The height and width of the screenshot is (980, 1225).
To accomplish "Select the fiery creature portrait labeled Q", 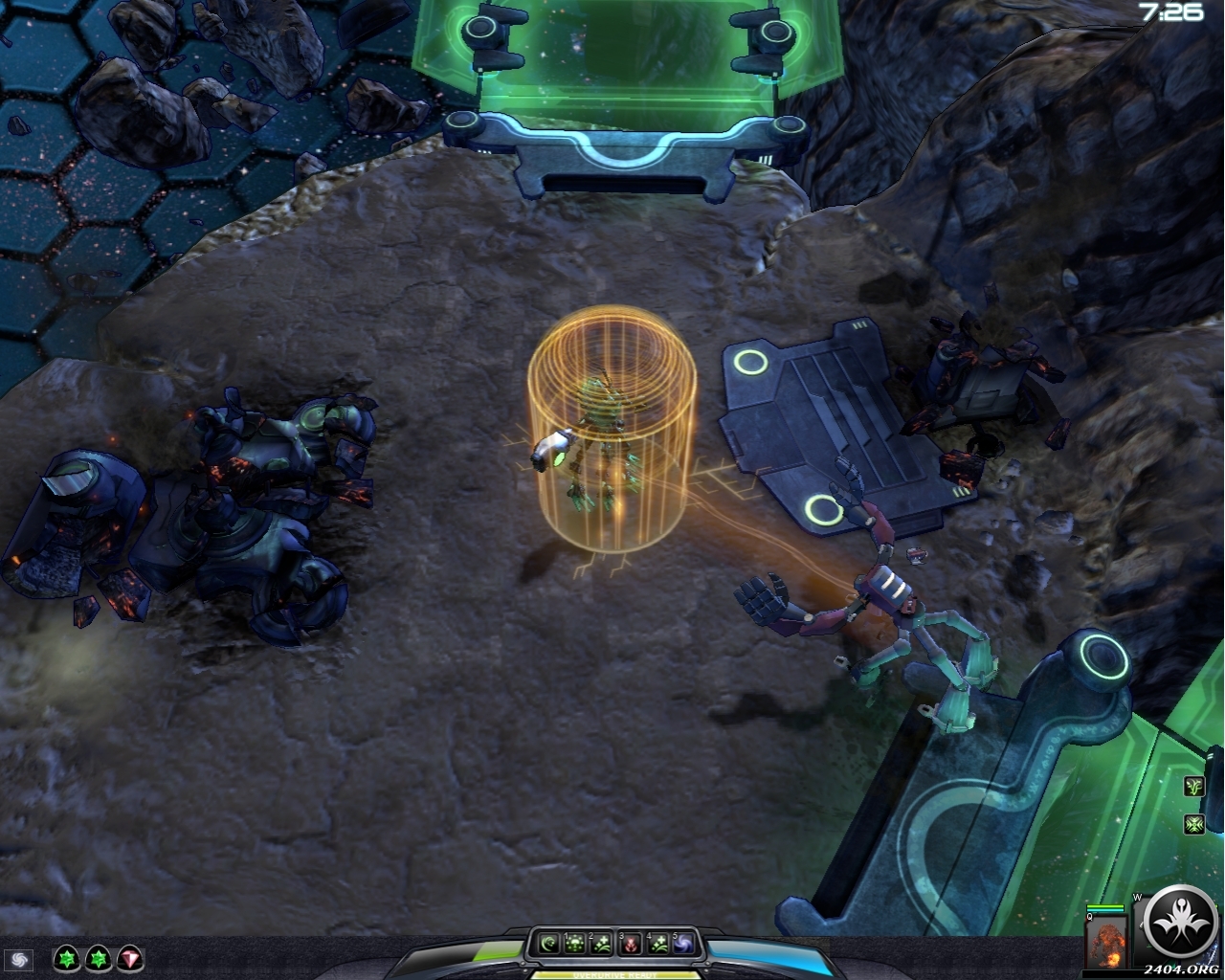I will 1106,943.
